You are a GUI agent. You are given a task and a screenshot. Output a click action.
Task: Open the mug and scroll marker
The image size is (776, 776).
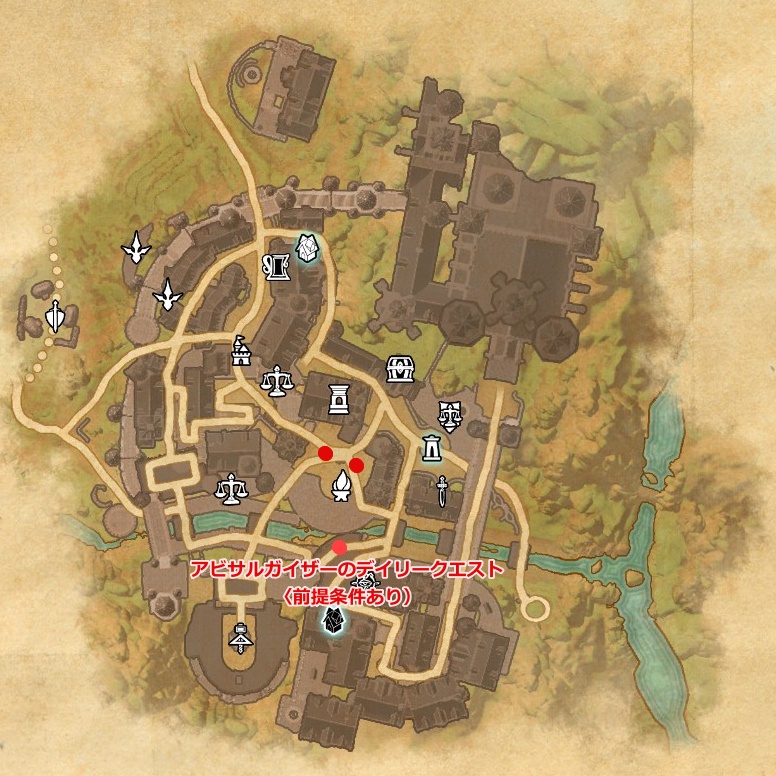pos(277,266)
